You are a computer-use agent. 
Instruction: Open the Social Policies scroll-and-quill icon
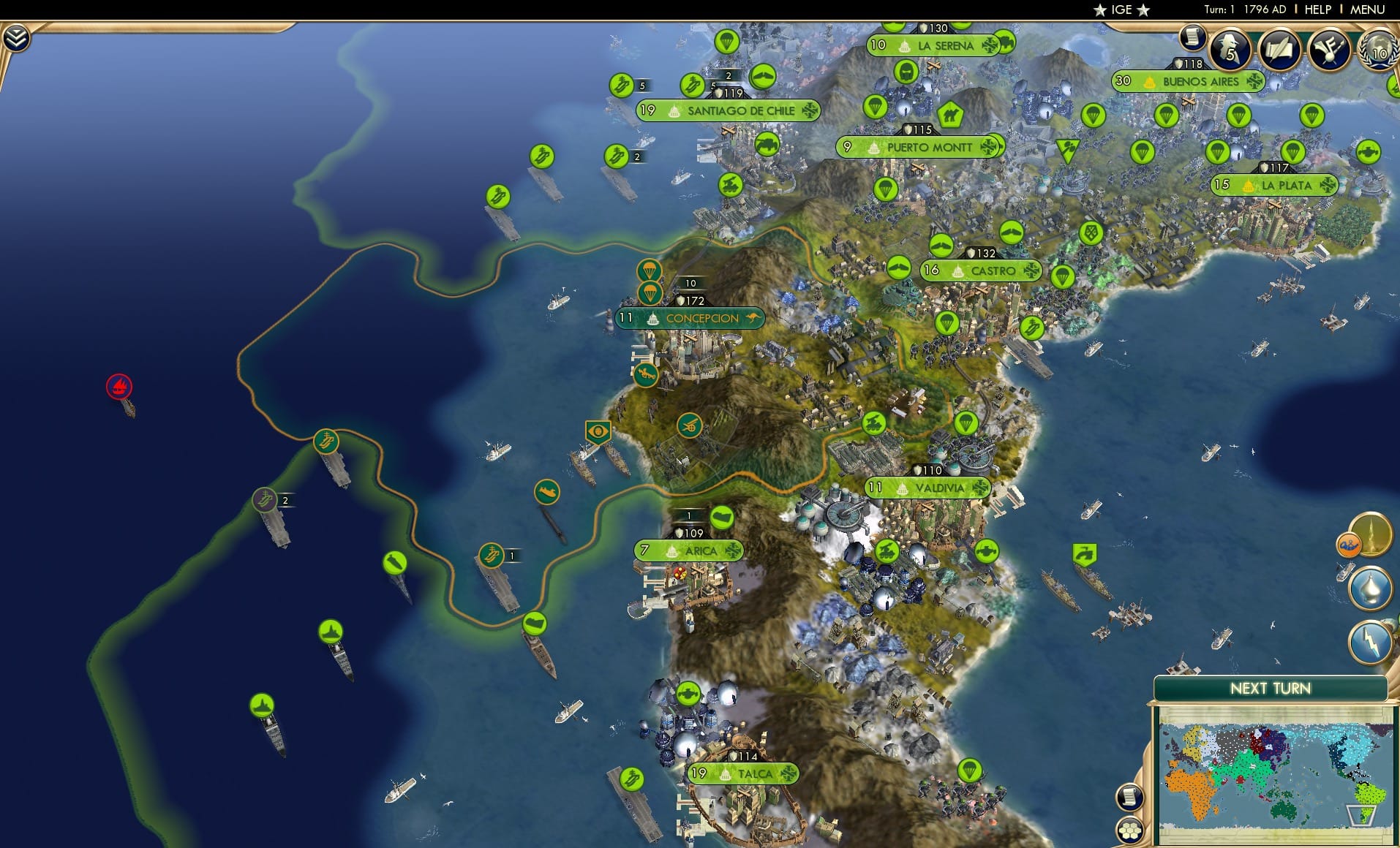click(x=1279, y=50)
